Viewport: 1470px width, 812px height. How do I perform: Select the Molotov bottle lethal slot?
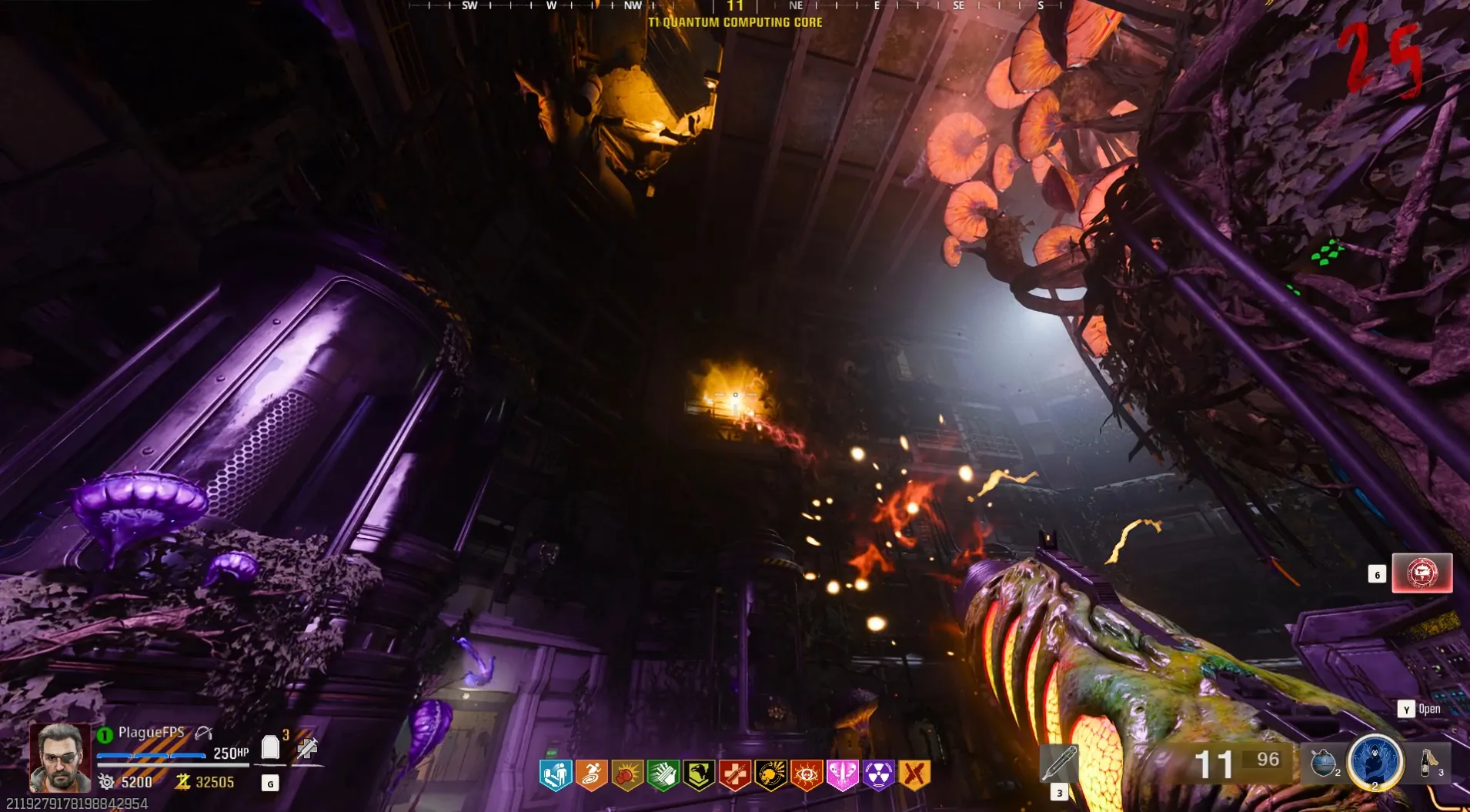pyautogui.click(x=1428, y=763)
